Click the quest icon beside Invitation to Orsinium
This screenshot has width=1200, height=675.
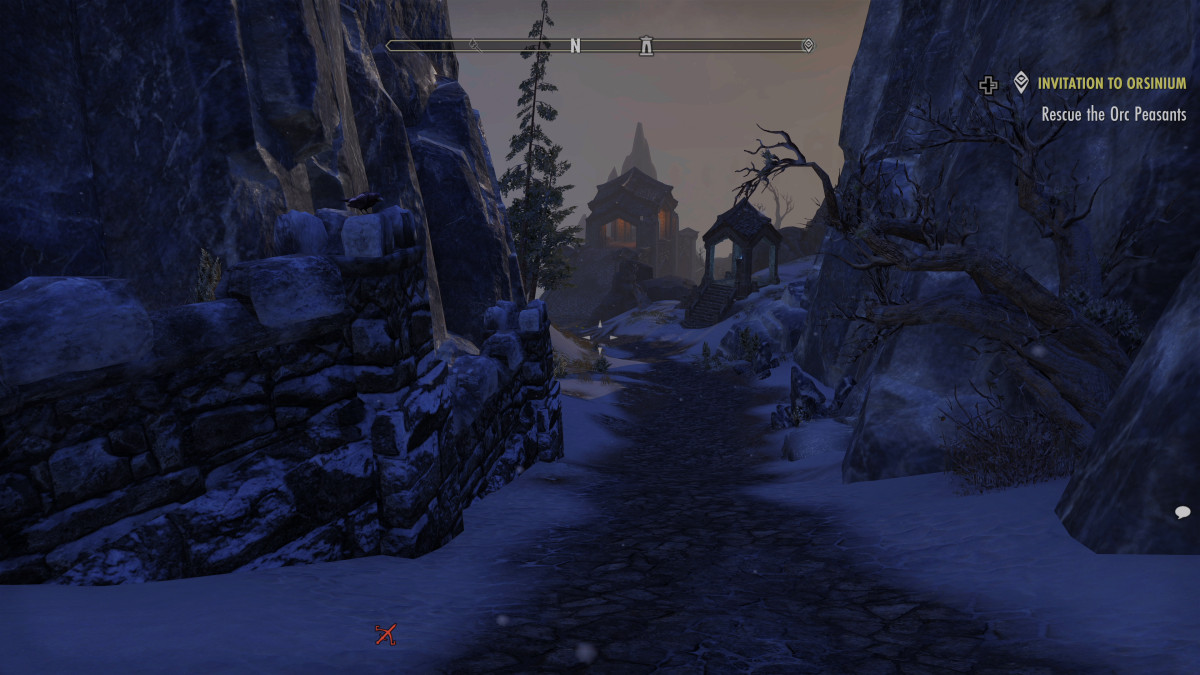click(x=1021, y=83)
